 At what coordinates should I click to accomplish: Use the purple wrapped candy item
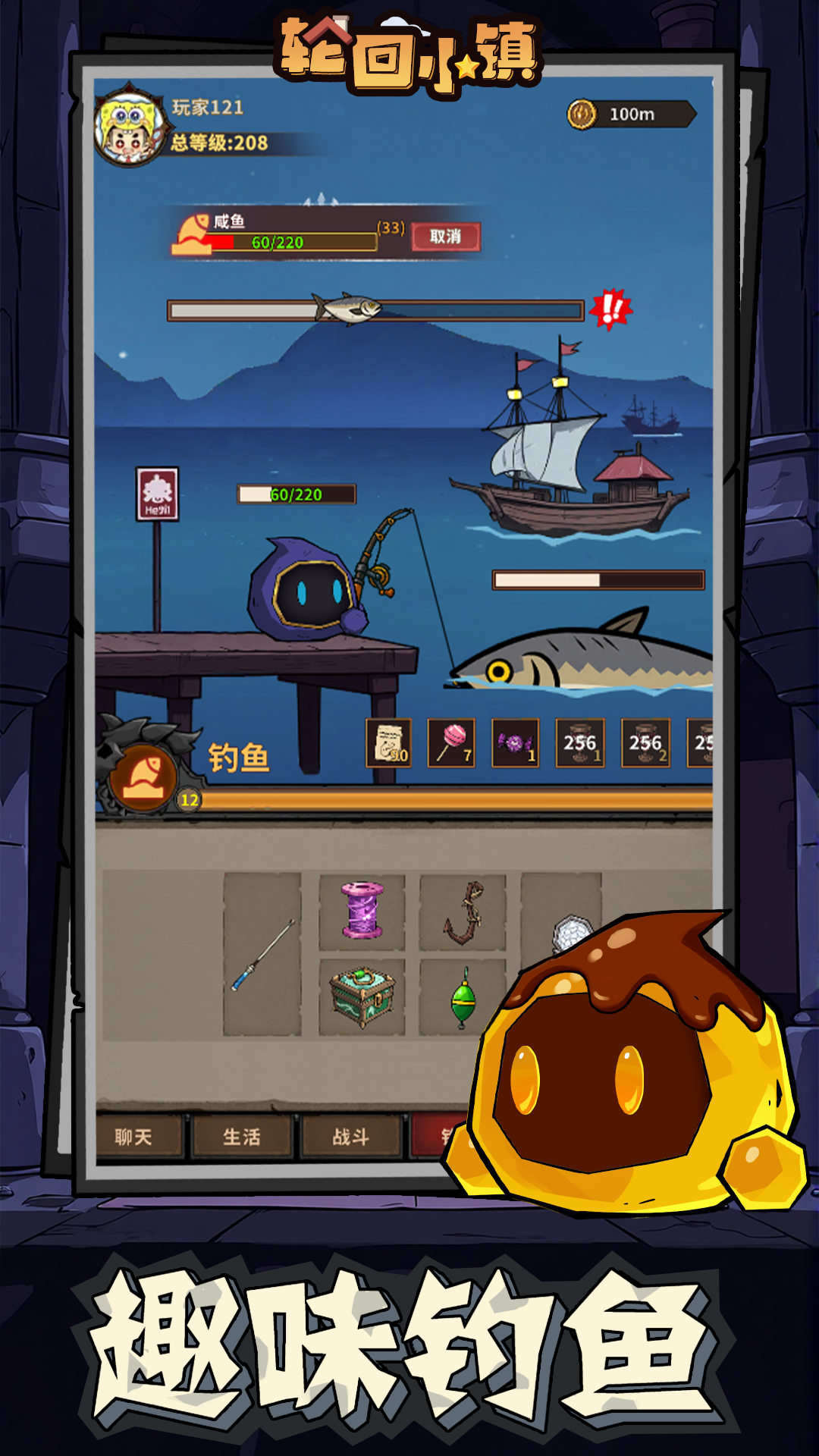pos(515,742)
